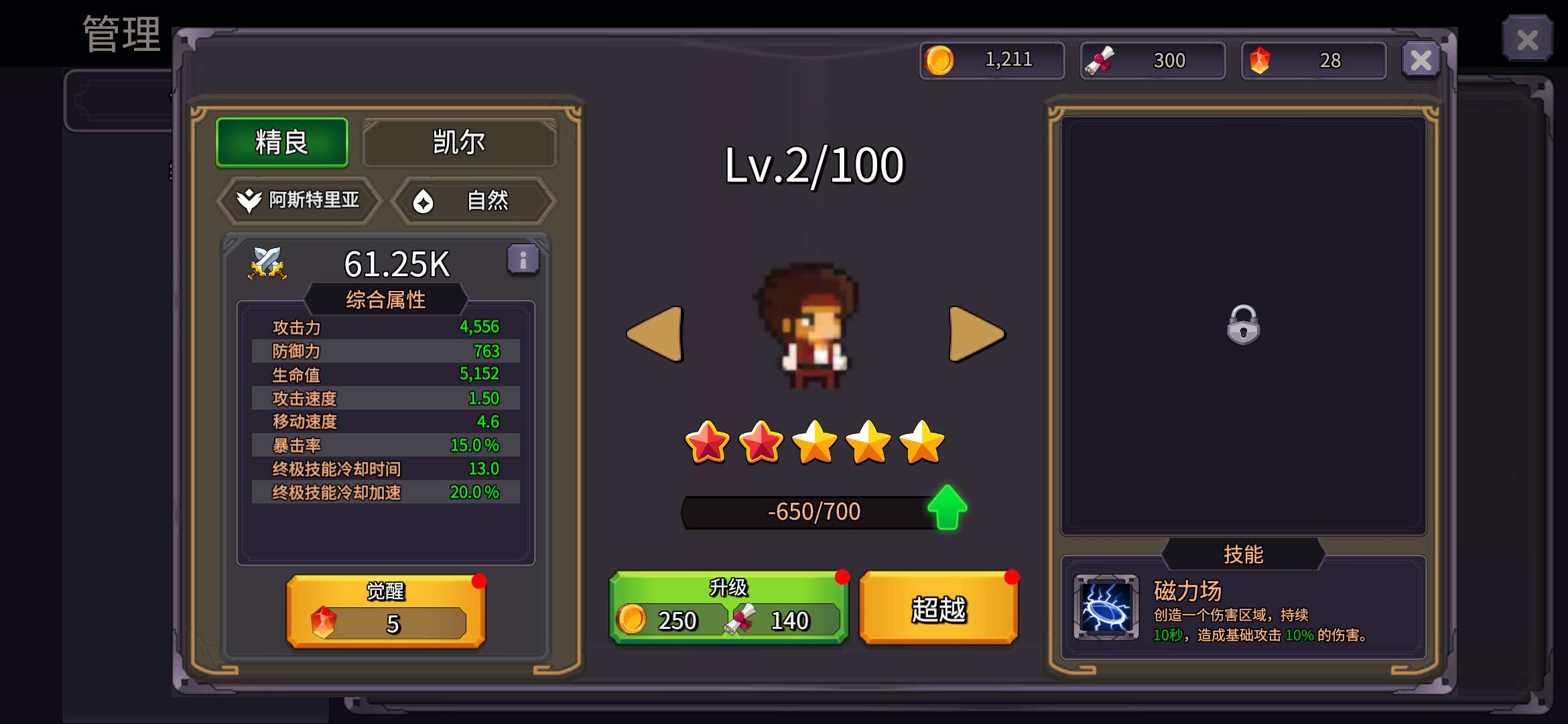
Task: Click the green 精良 rarity label
Action: (x=282, y=142)
